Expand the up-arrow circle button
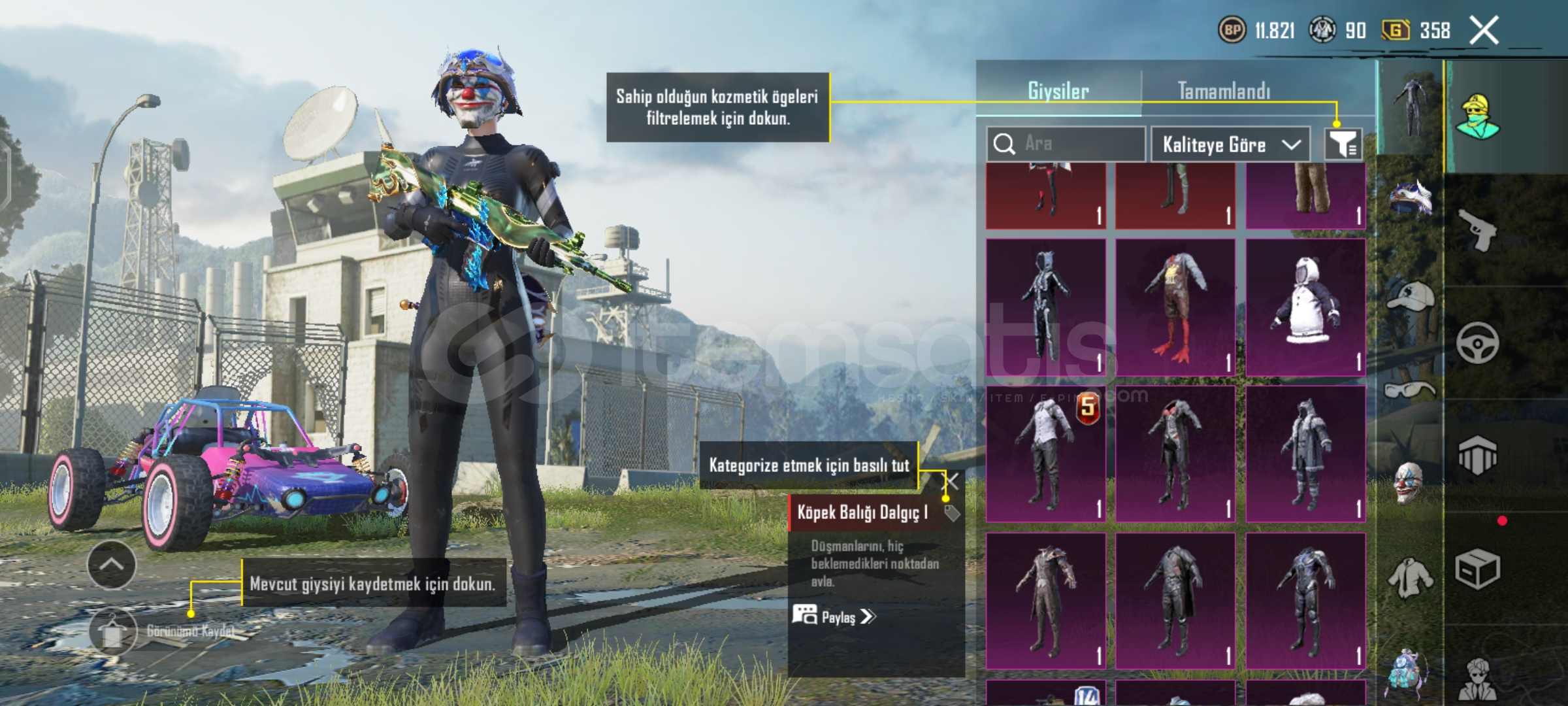 click(x=112, y=564)
